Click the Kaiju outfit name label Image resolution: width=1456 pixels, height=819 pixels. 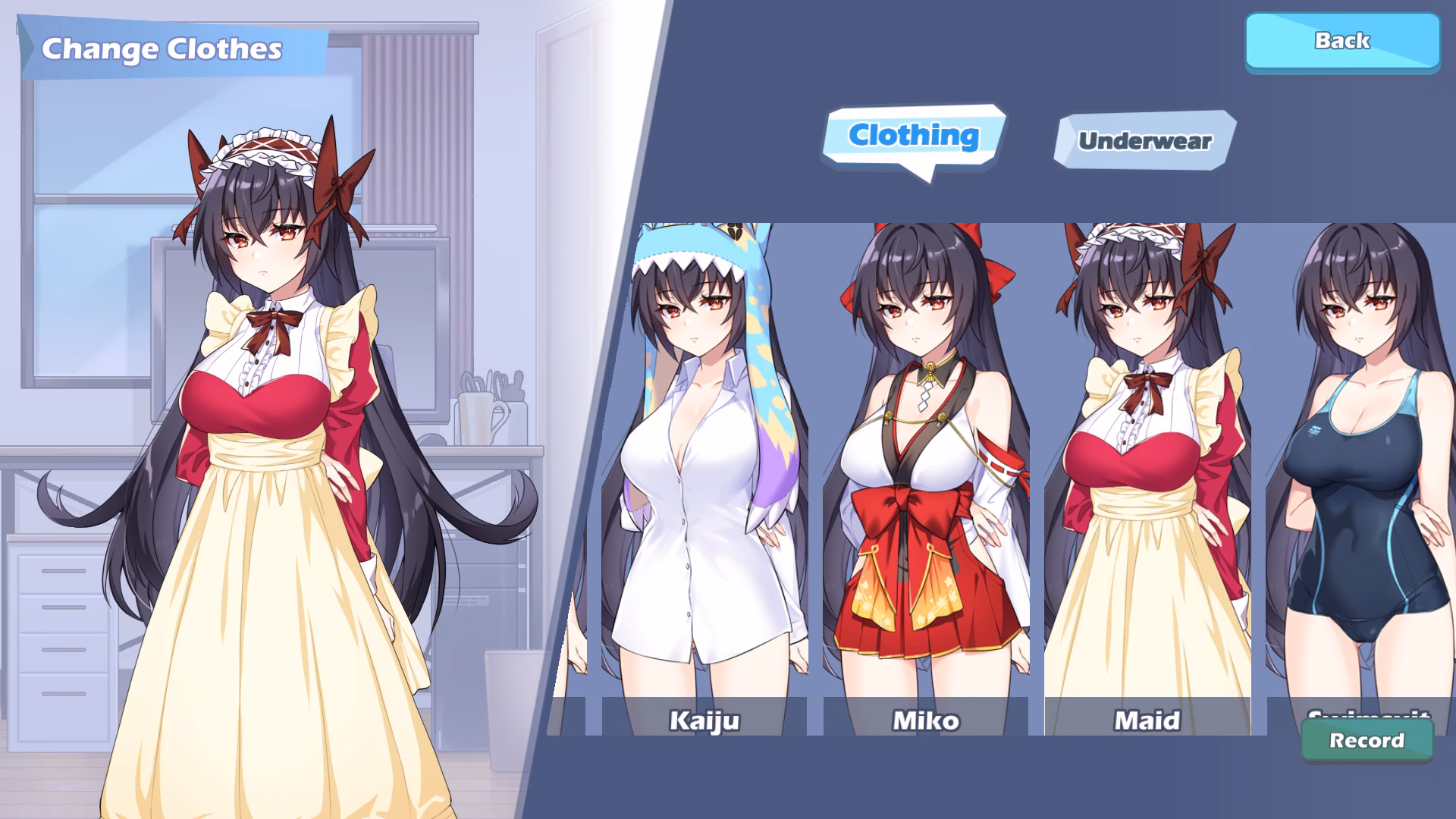tap(704, 721)
